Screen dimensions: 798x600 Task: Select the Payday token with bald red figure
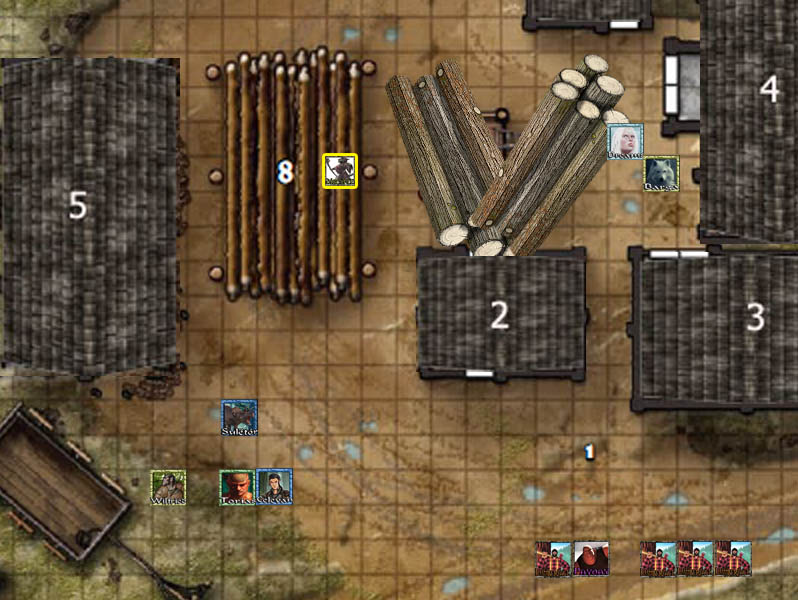tap(590, 559)
